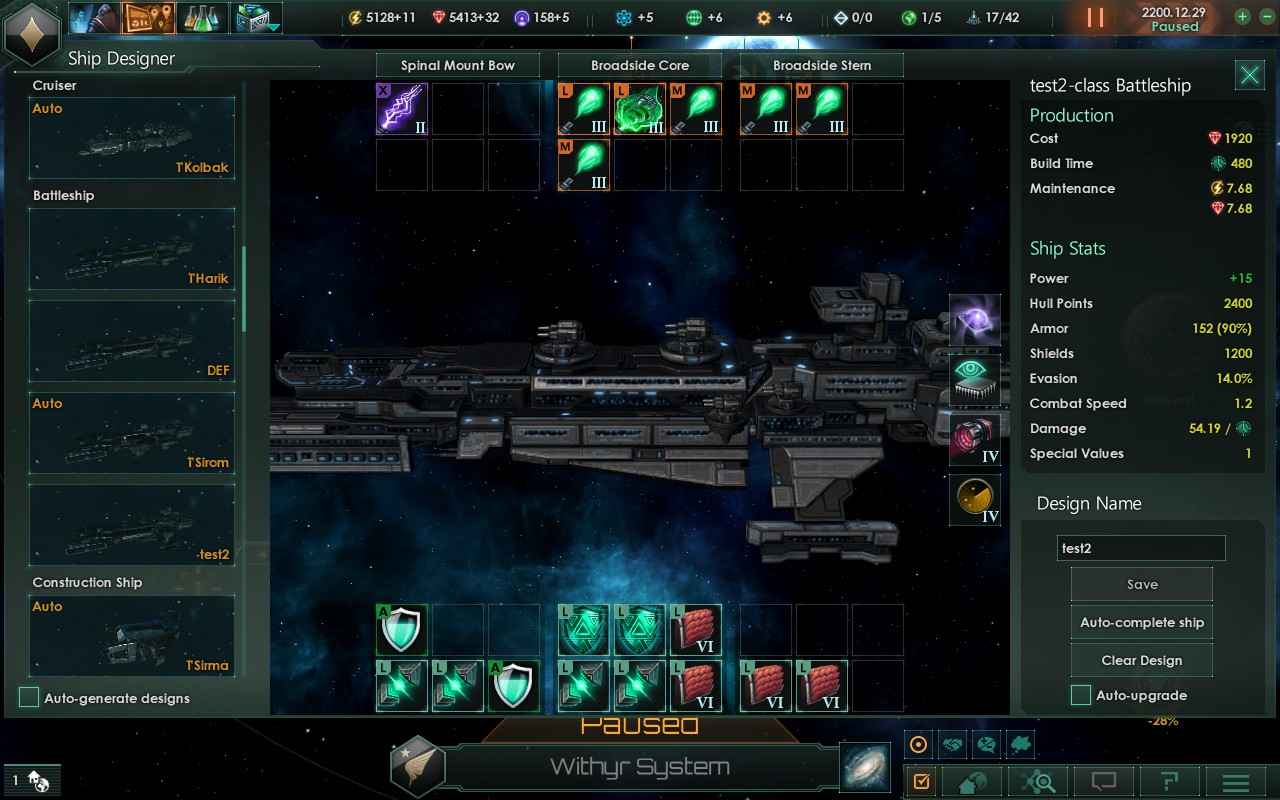Screen dimensions: 1280x800
Task: Open the galaxy map view
Action: (864, 767)
